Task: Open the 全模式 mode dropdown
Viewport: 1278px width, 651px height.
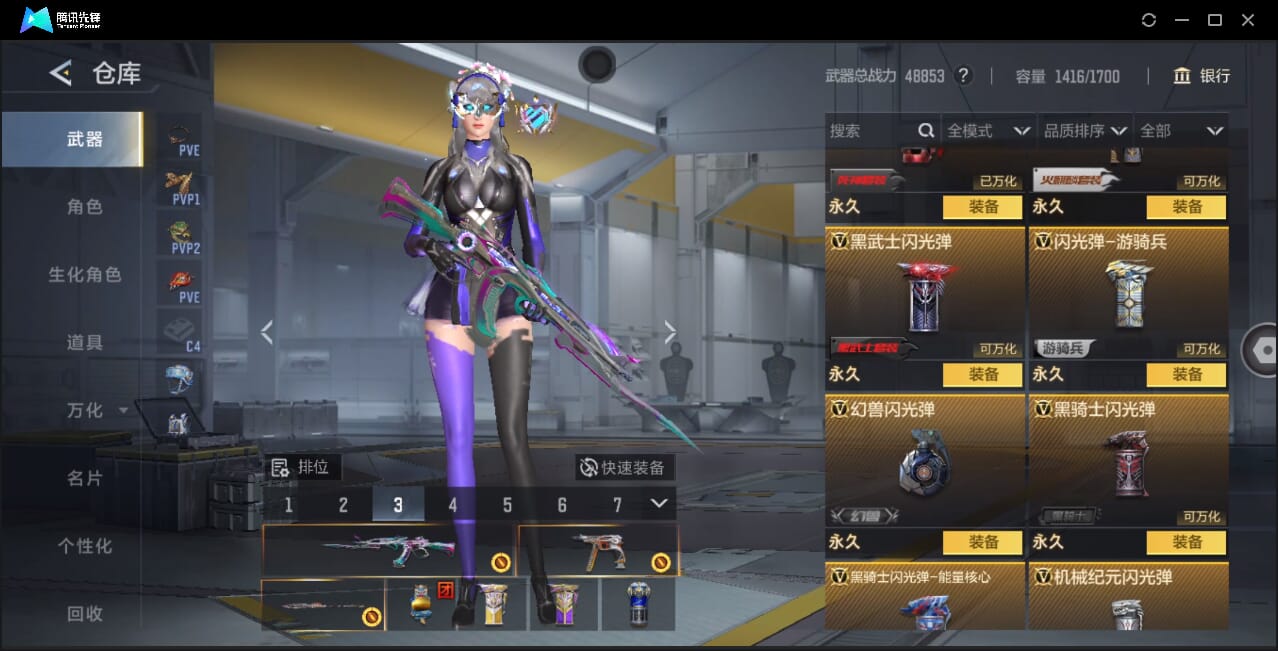Action: coord(988,131)
